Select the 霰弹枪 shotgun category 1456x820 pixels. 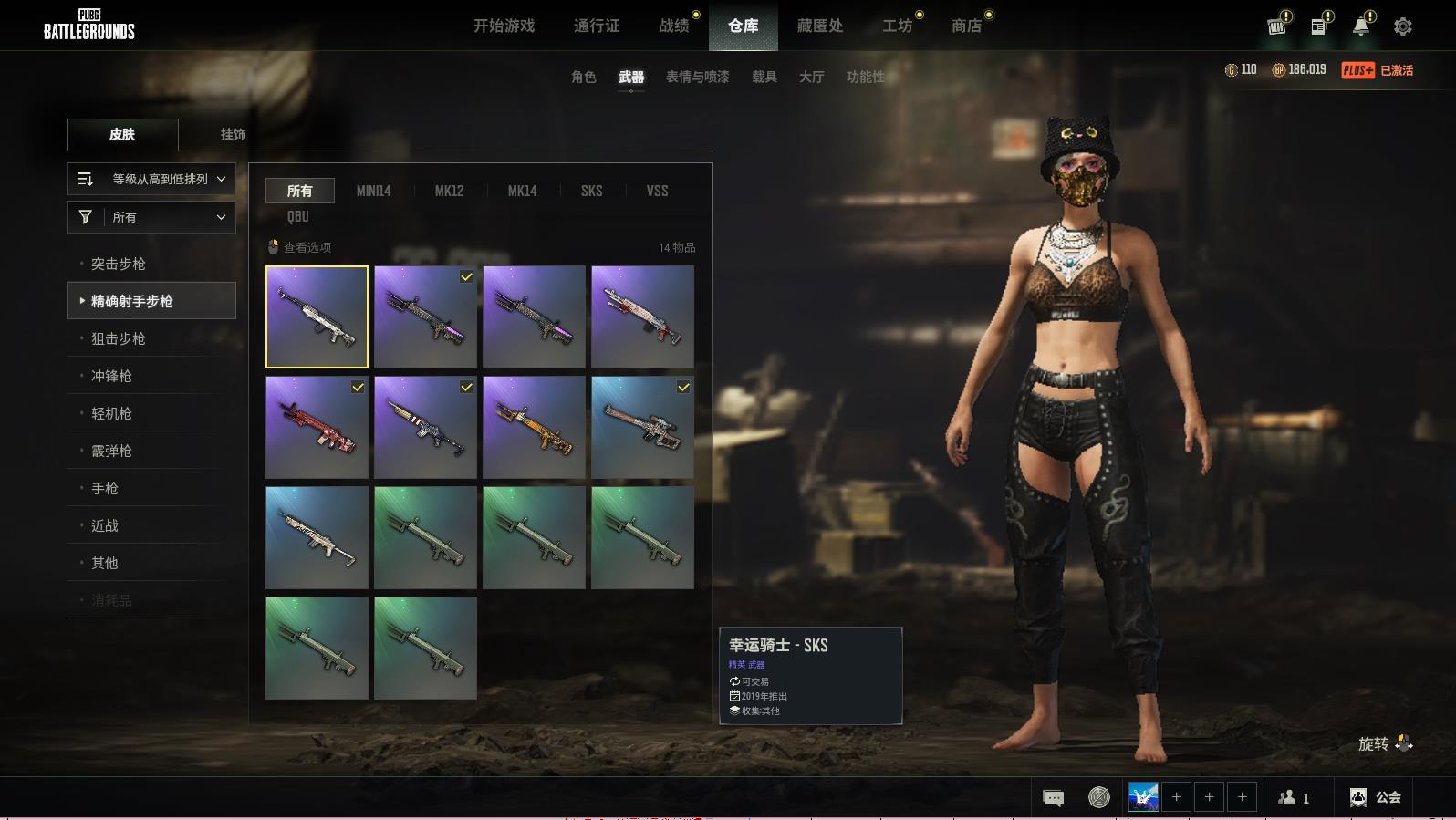[111, 451]
